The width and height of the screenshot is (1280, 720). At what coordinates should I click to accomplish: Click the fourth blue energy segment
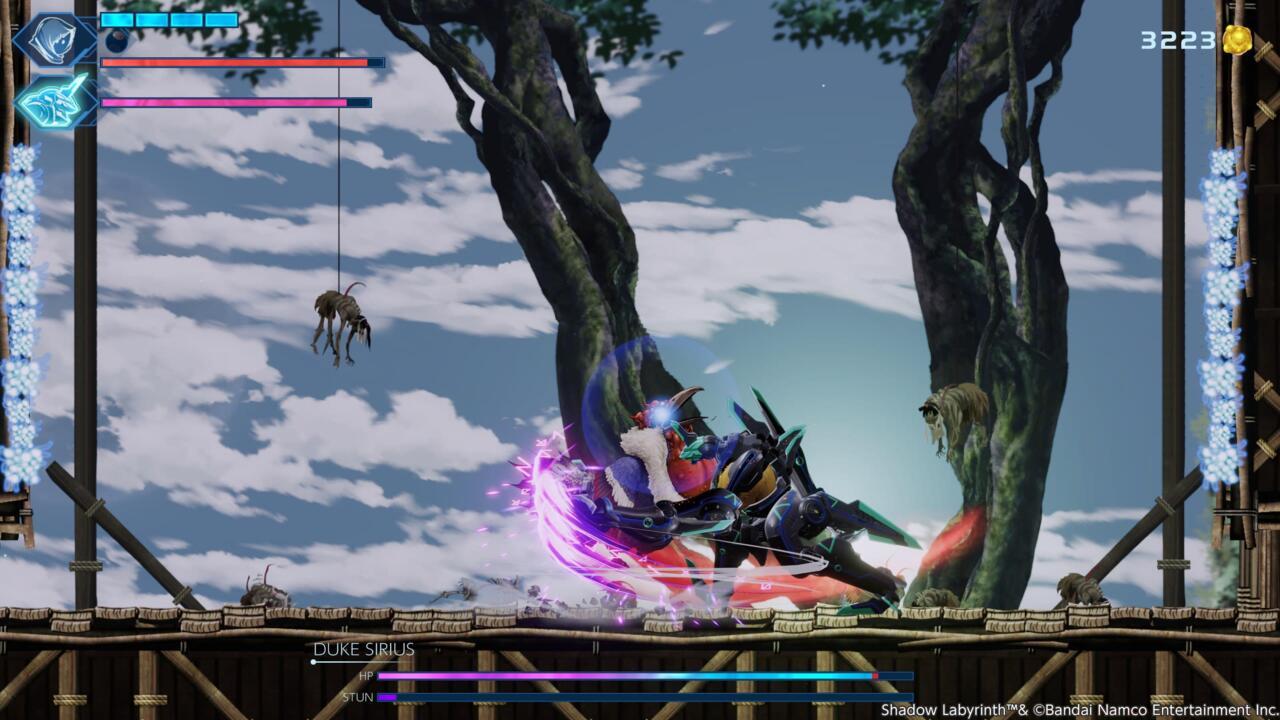point(220,20)
